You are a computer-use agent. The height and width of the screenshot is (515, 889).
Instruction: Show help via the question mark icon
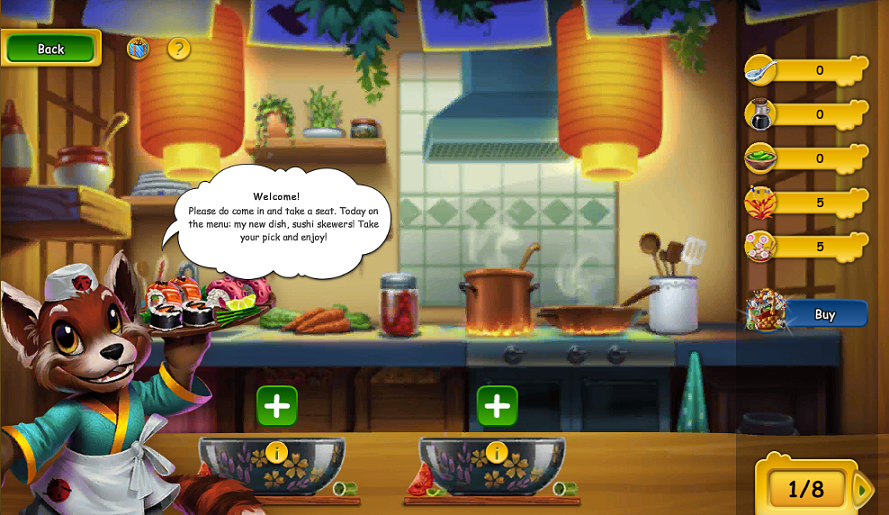179,48
